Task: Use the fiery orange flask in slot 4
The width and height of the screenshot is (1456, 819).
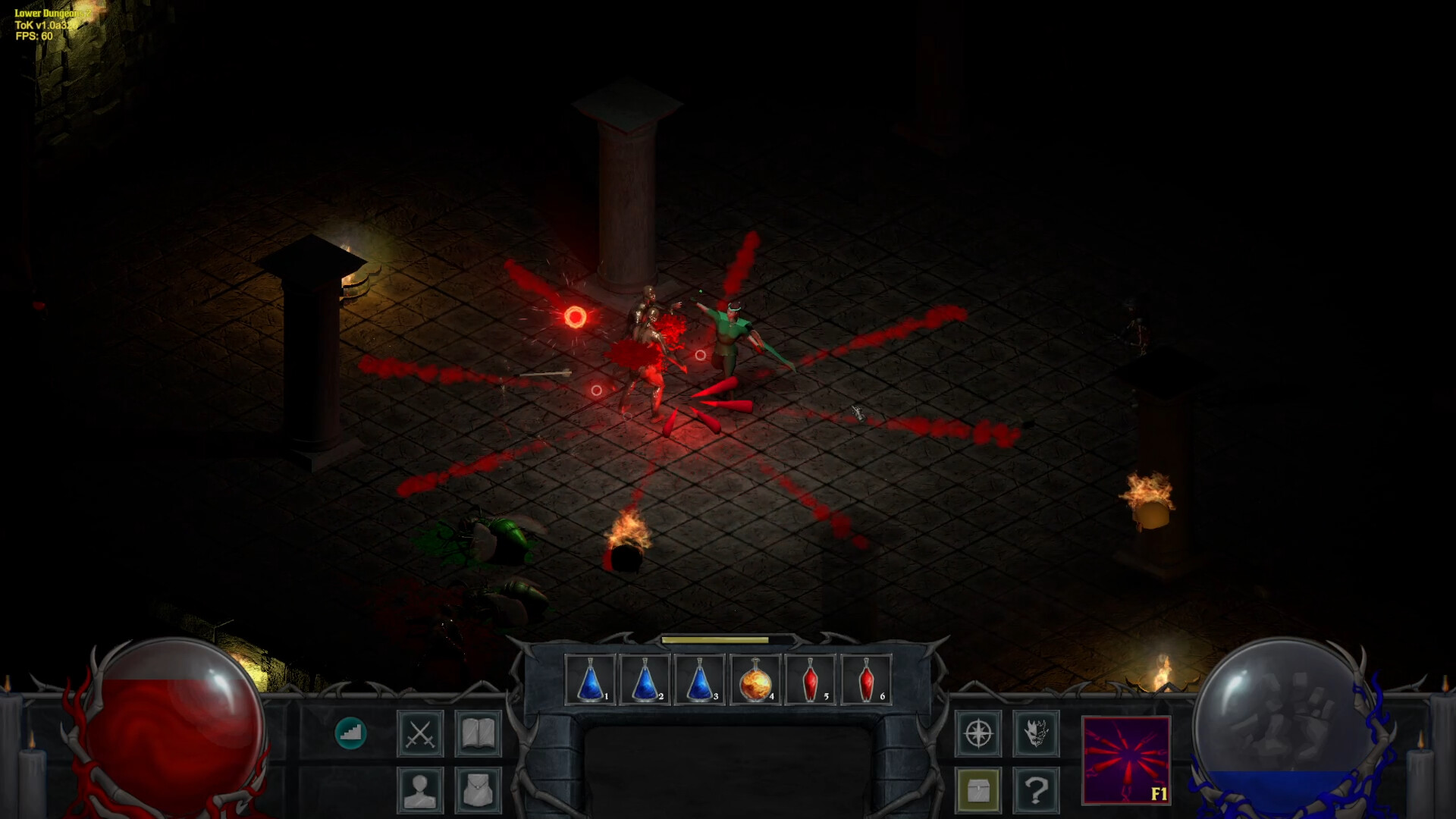Action: pos(755,679)
